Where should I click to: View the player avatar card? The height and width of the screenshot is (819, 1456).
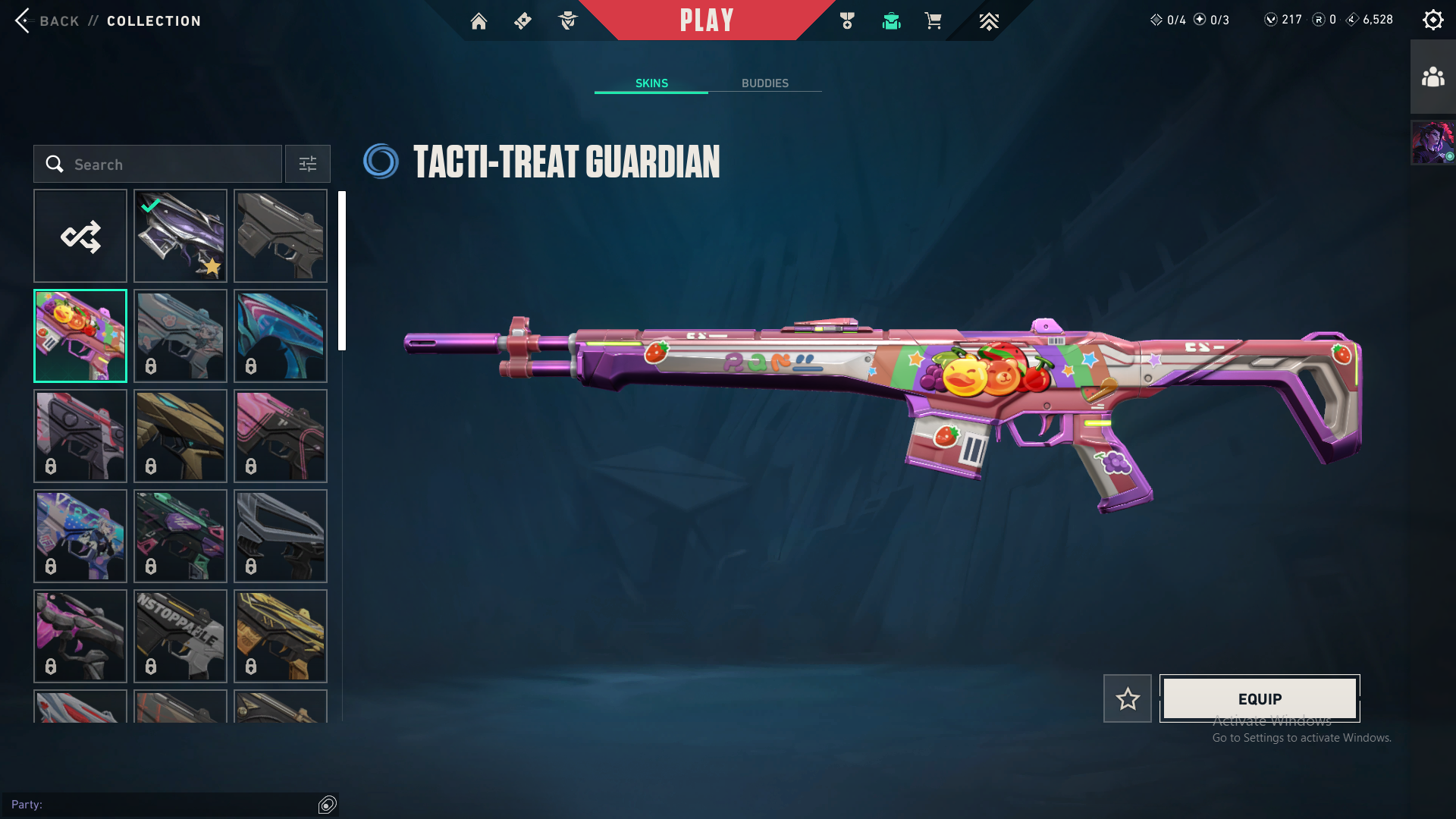1432,143
